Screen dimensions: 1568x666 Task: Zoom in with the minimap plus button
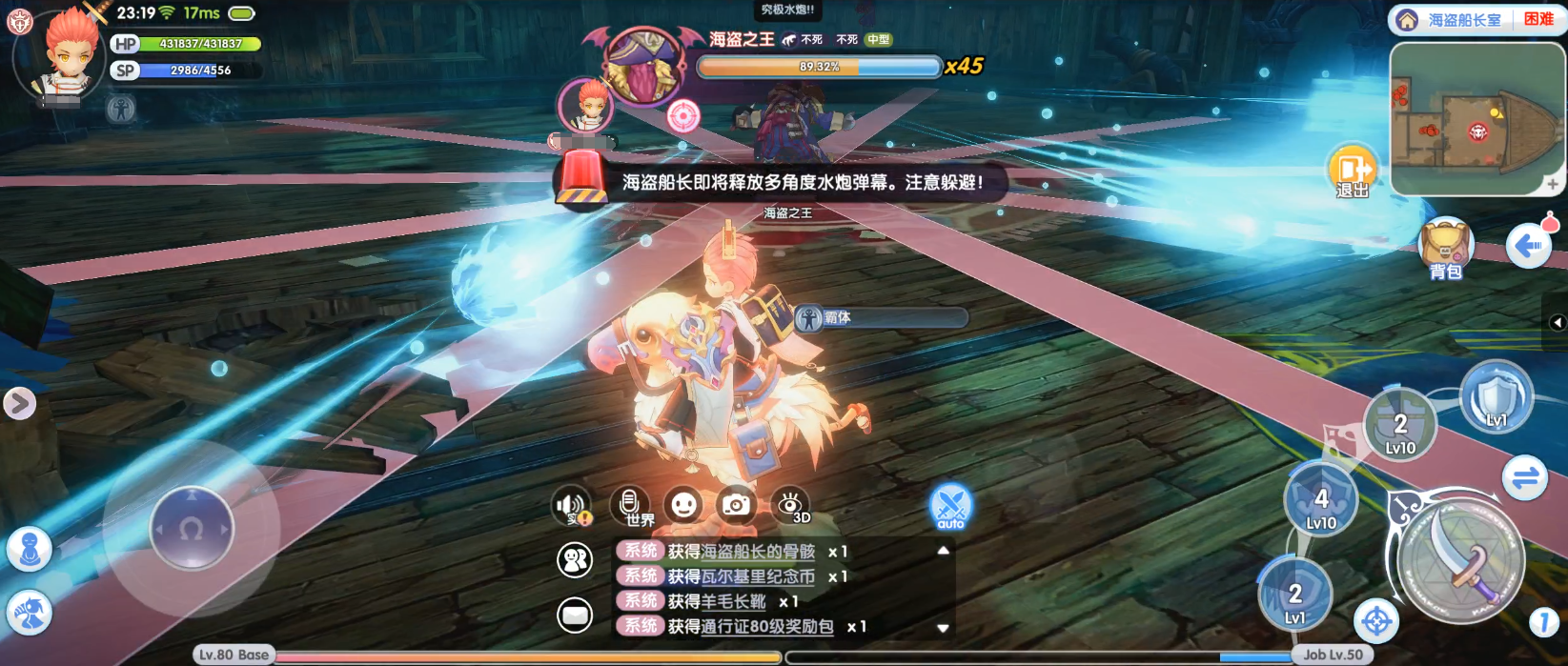[1553, 184]
